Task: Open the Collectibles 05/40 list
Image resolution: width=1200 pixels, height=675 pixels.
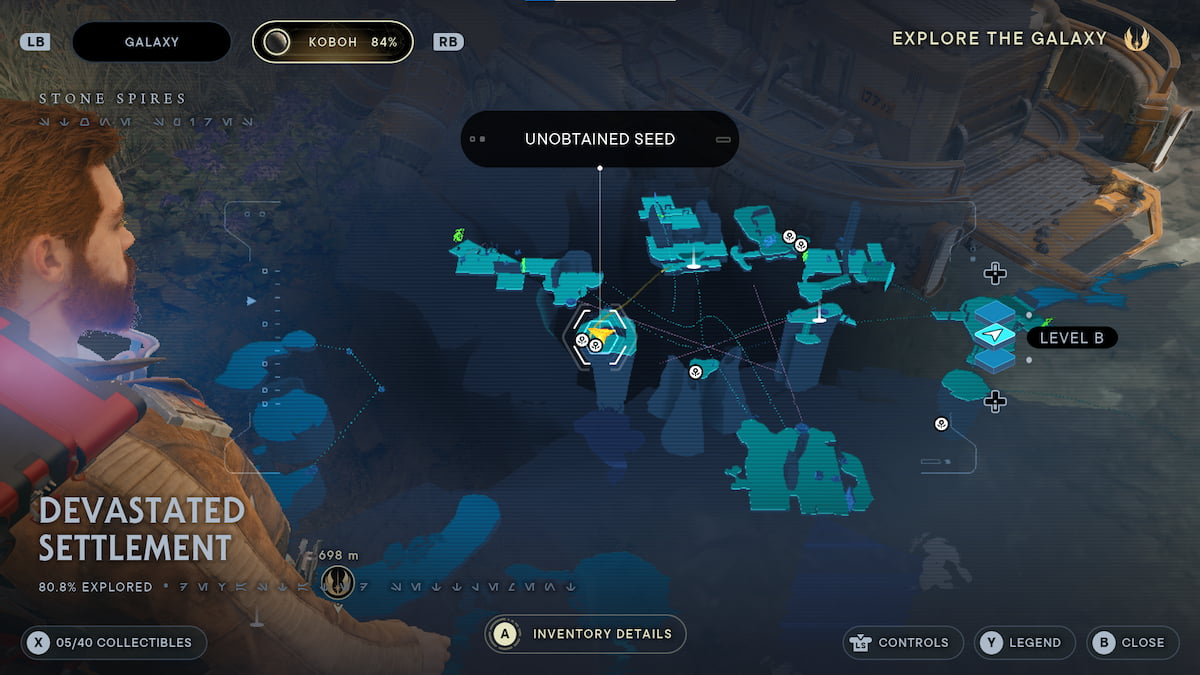Action: [x=113, y=643]
